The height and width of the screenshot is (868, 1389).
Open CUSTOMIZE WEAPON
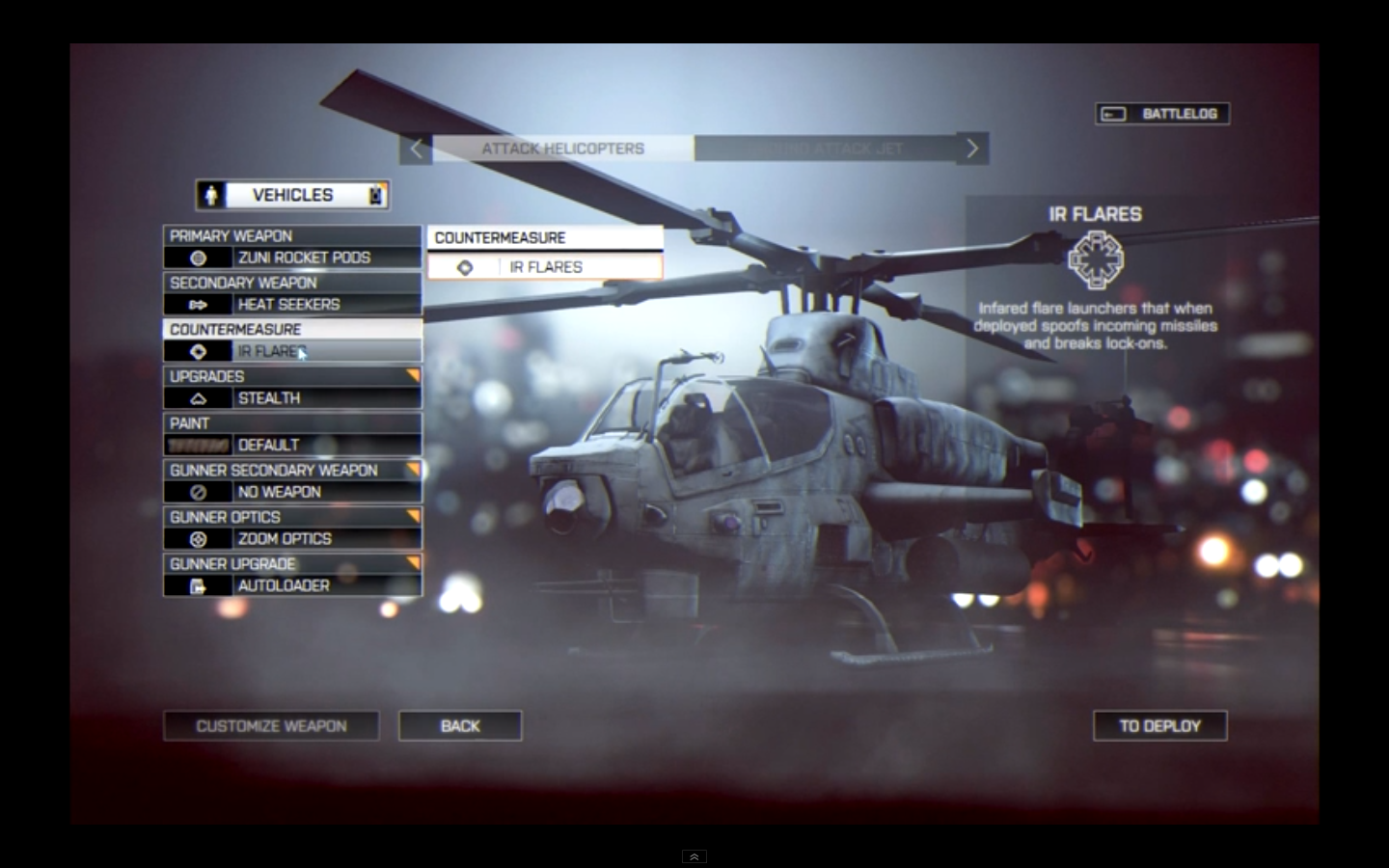click(x=271, y=725)
